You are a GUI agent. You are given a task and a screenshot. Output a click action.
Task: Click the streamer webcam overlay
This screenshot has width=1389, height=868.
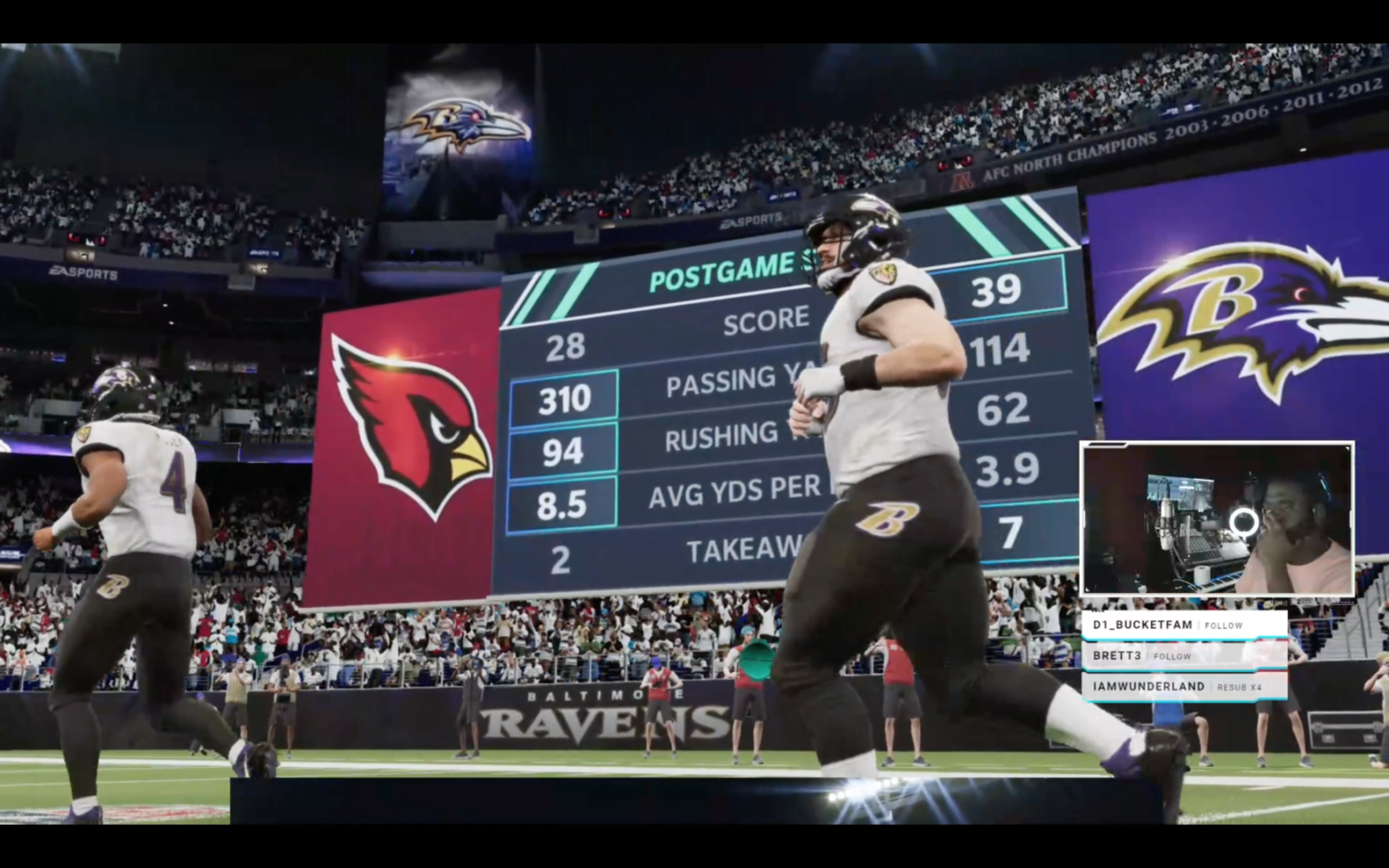tap(1217, 518)
